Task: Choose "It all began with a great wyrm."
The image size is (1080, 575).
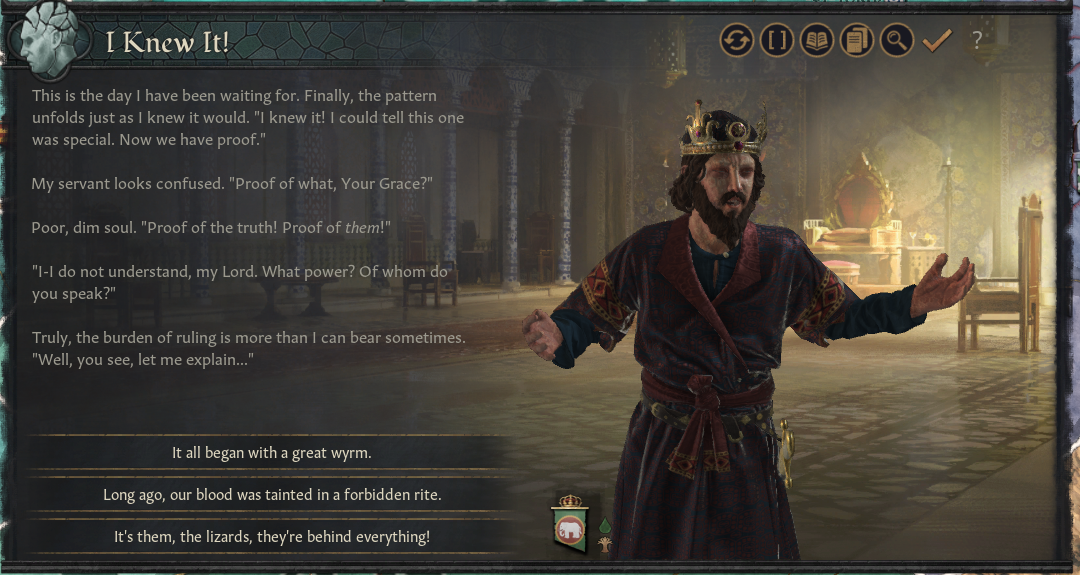Action: pyautogui.click(x=272, y=453)
